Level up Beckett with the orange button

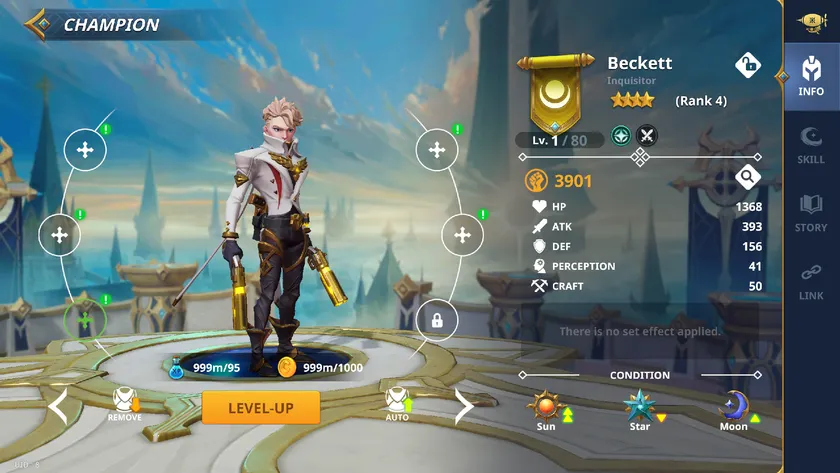pos(260,407)
